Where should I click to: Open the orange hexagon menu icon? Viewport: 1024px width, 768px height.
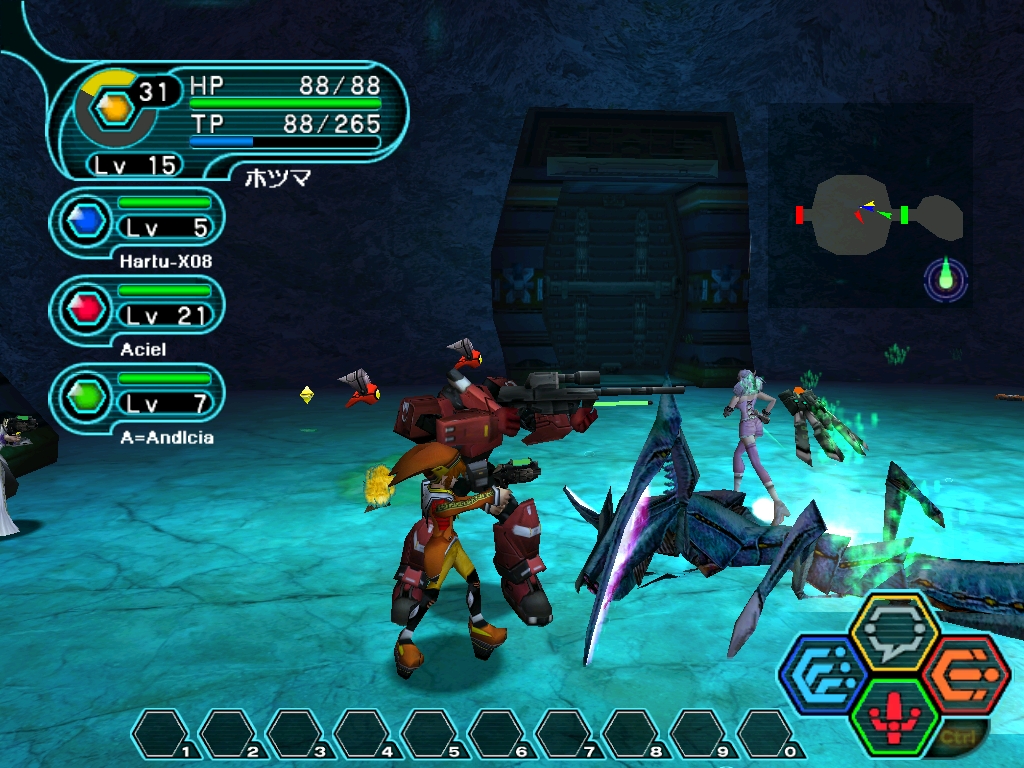tap(964, 674)
